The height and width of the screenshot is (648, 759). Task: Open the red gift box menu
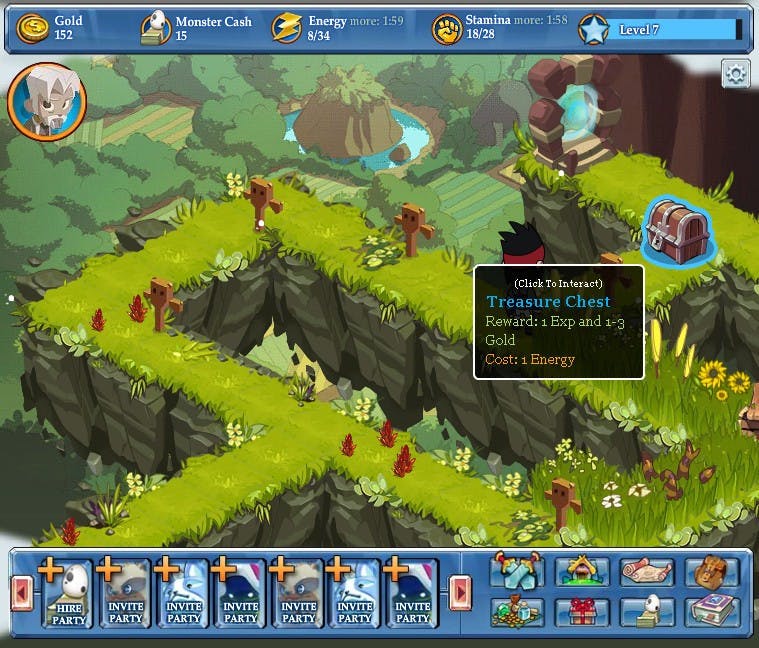(581, 612)
